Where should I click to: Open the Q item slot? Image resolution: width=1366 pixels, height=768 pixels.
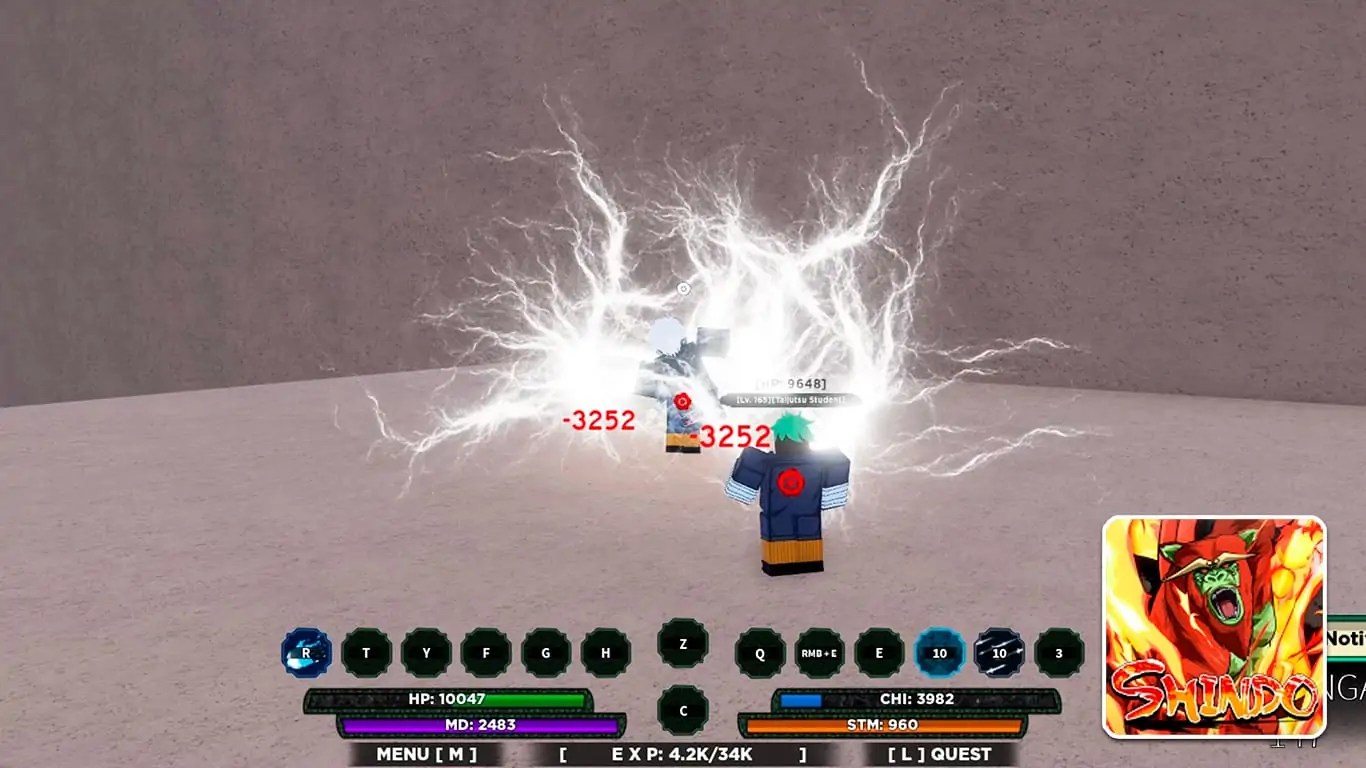759,652
